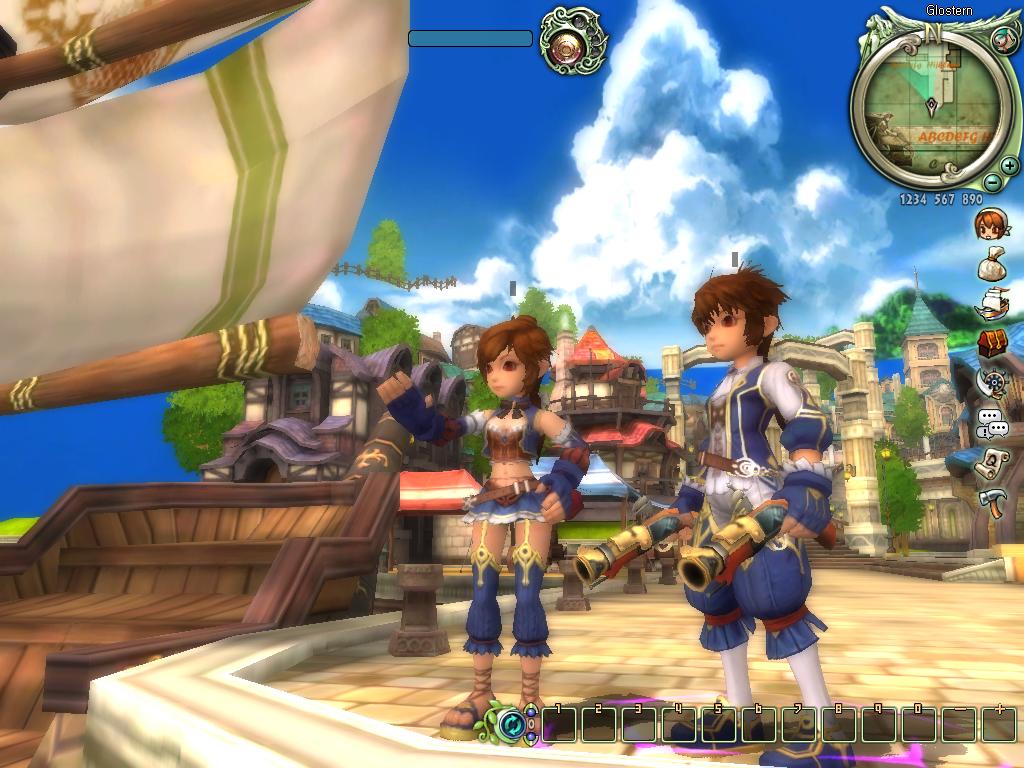Select the hotbar slot labeled +

tap(998, 724)
